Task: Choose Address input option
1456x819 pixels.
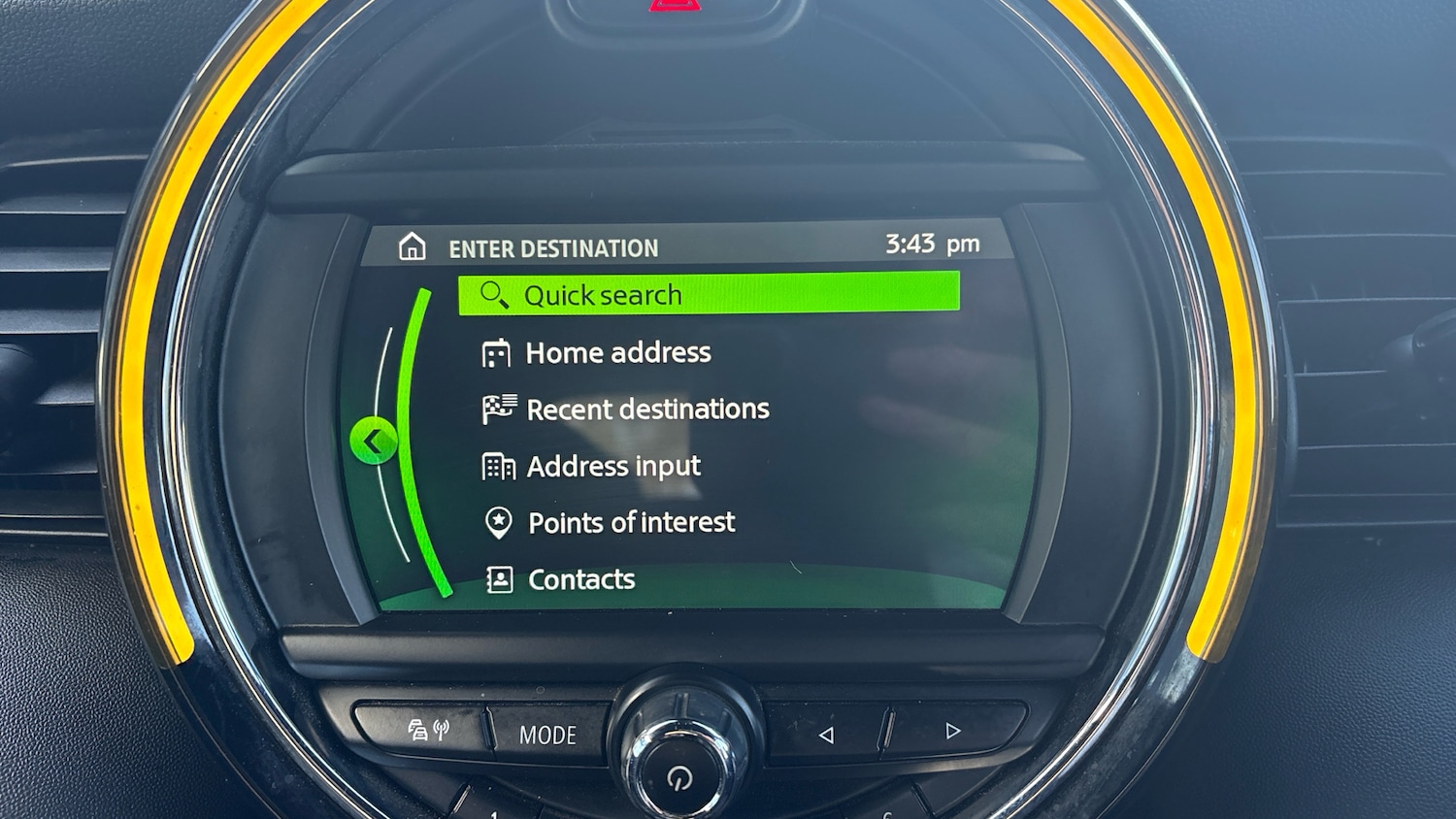Action: (612, 467)
